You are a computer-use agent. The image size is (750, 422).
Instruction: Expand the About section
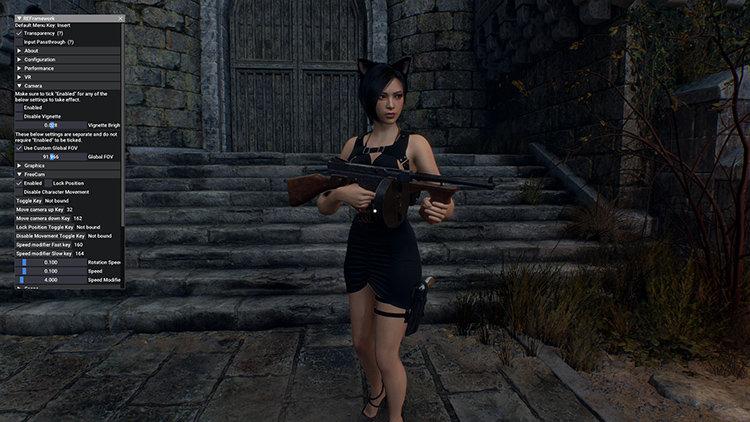point(19,51)
